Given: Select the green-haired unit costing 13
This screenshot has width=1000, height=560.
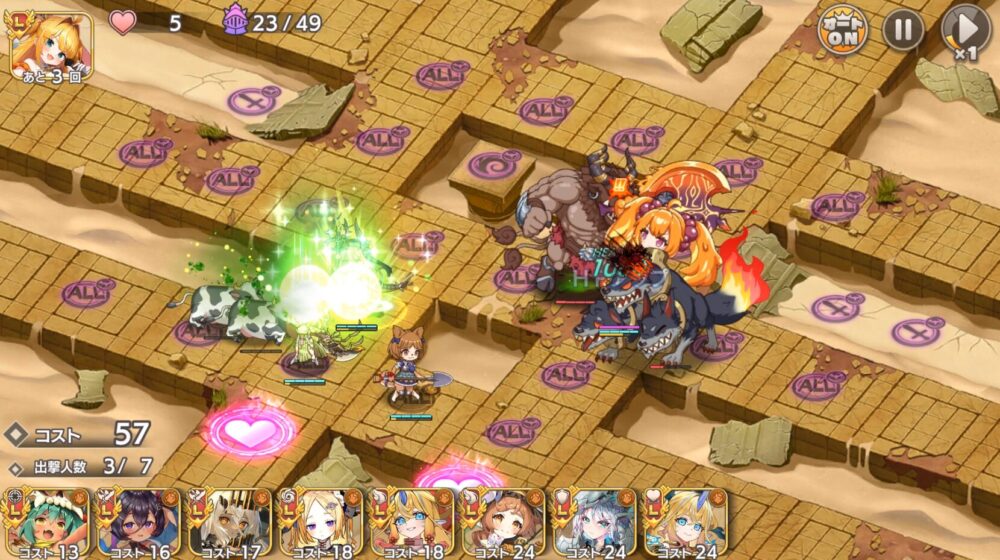Looking at the screenshot, I should coord(46,522).
